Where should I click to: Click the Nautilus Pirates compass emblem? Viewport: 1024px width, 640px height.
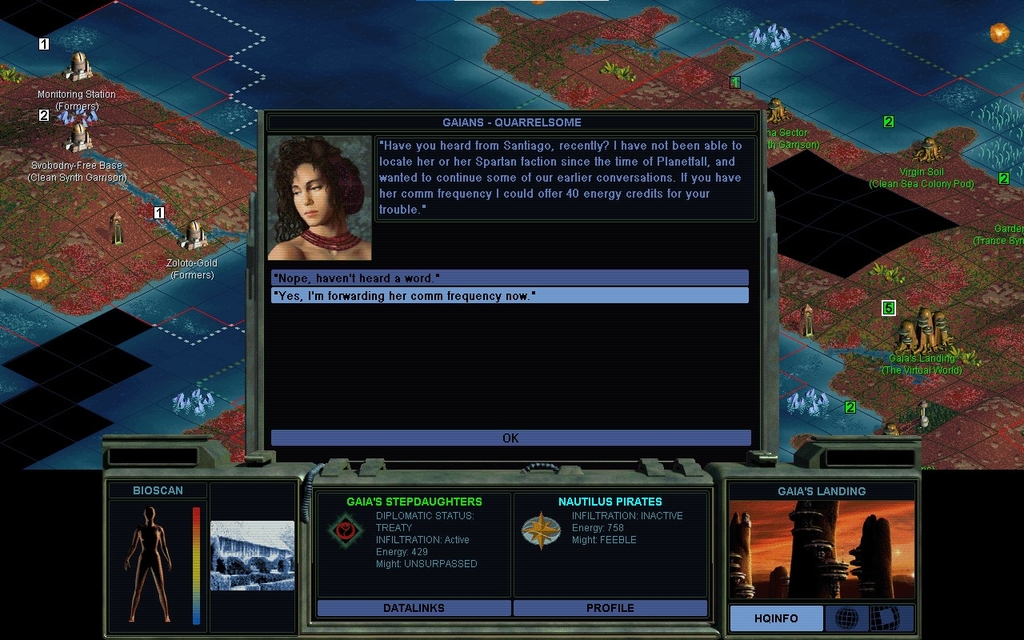(540, 530)
